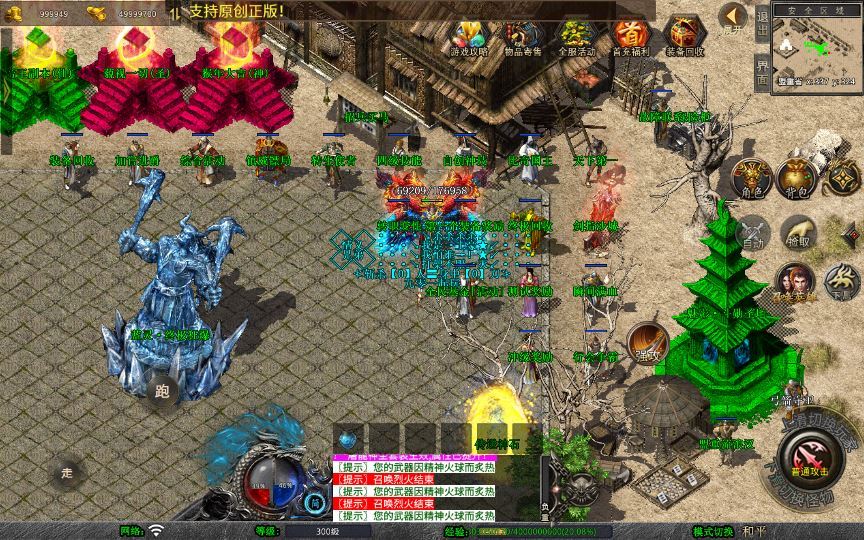Viewport: 864px width, 540px height.
Task: Select the blue orb quick-slot item
Action: 347,438
